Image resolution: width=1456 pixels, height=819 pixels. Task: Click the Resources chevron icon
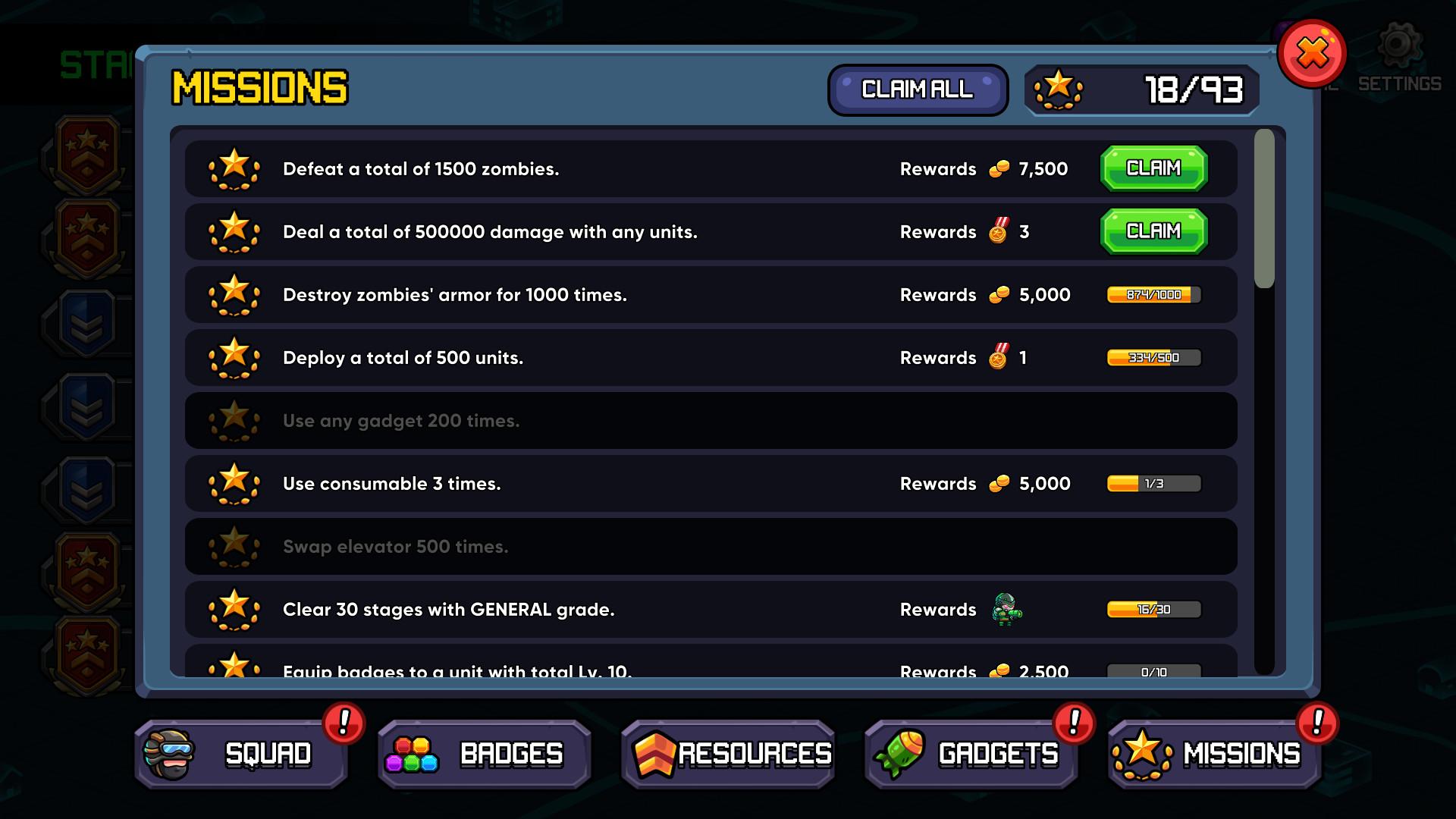point(657,753)
